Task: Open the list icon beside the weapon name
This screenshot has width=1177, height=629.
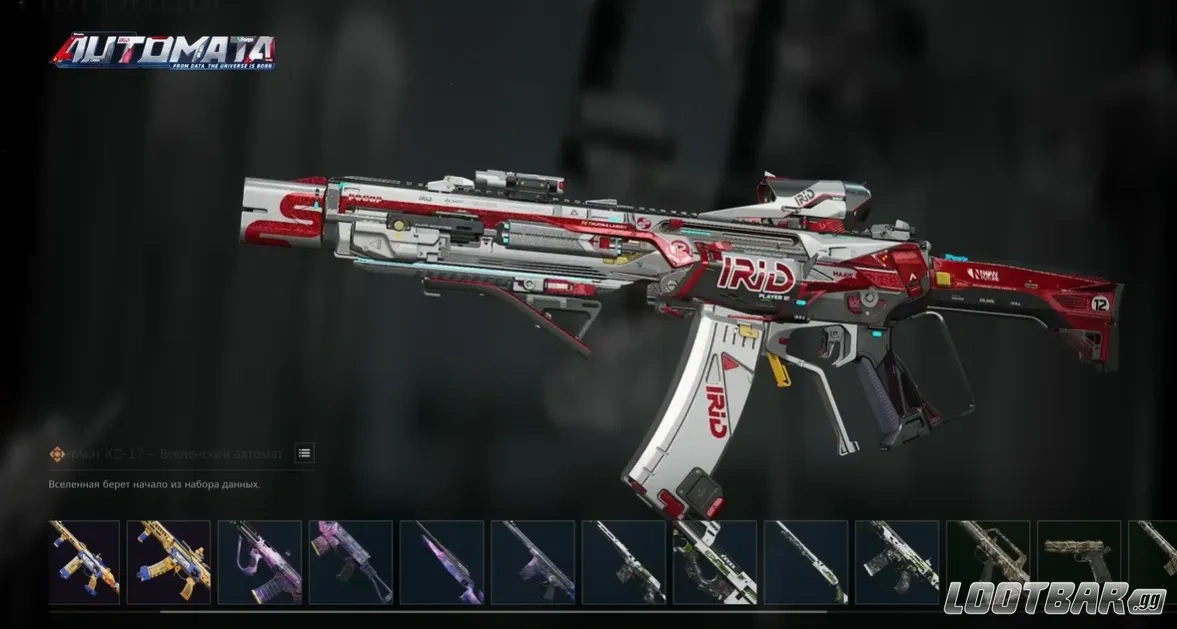Action: click(x=304, y=453)
